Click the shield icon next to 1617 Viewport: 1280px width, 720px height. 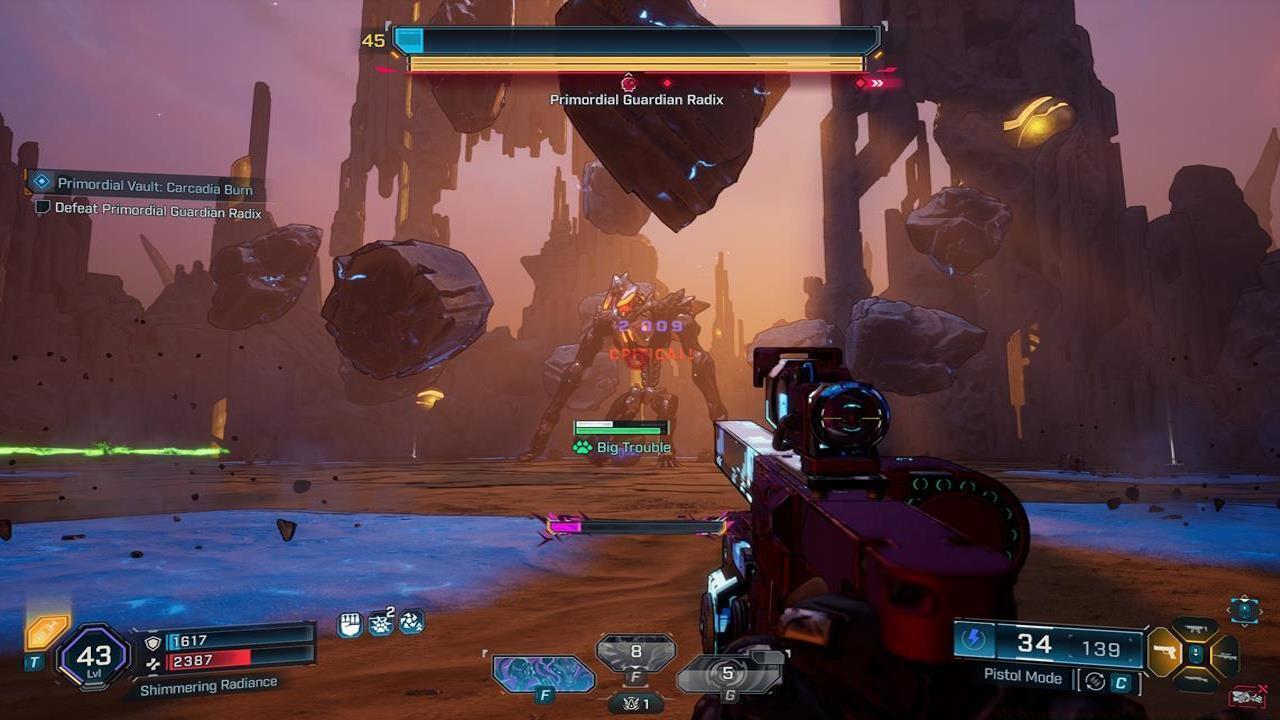[x=152, y=642]
